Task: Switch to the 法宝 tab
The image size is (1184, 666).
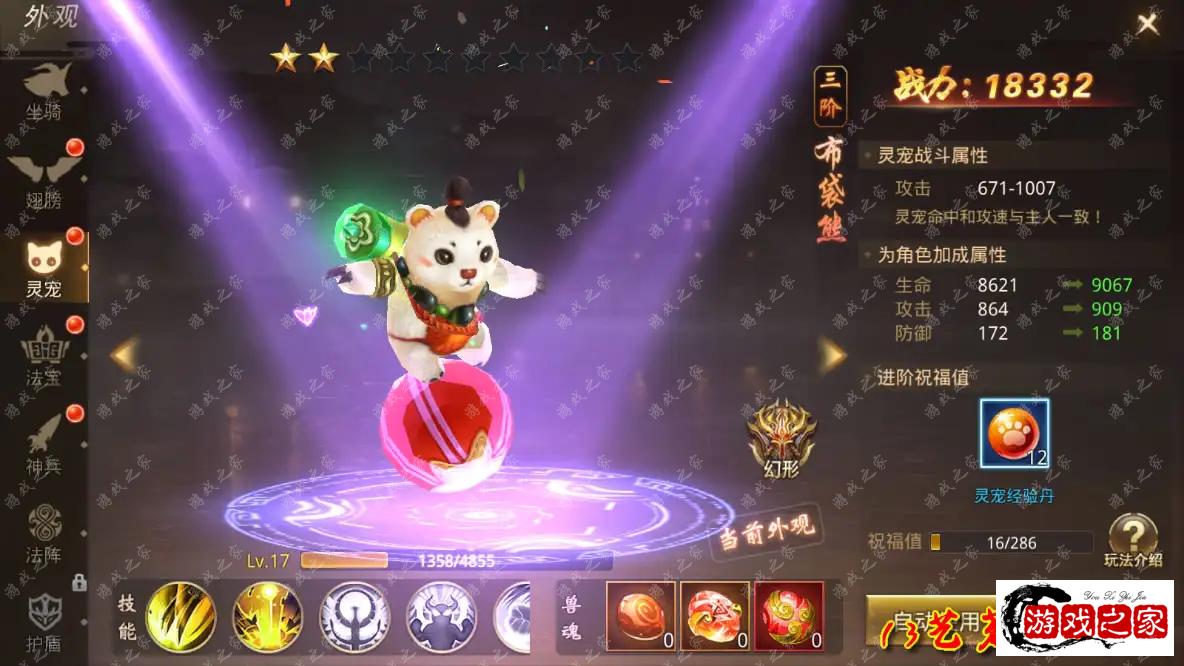Action: coord(44,357)
